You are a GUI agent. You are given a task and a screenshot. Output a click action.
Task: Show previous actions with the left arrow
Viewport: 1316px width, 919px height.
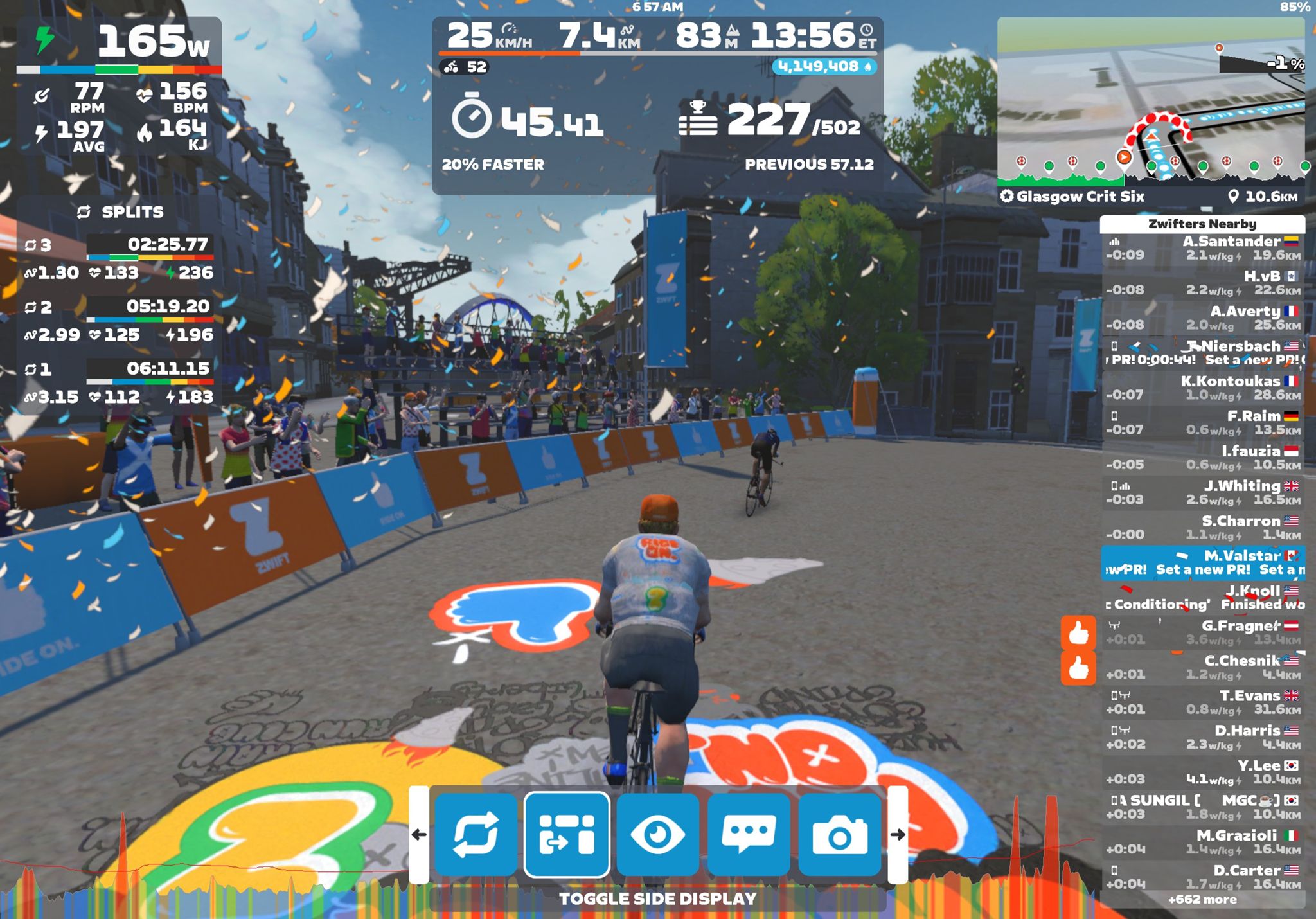419,834
